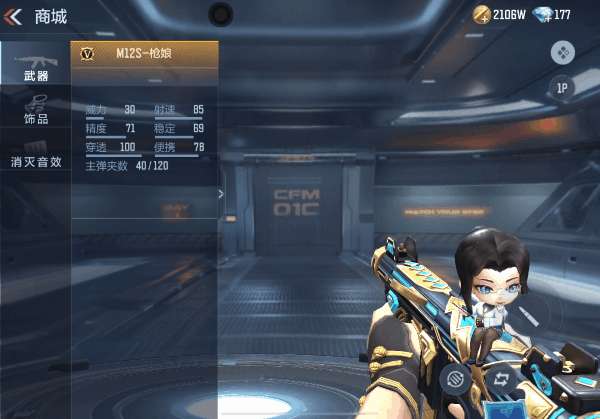Collapse the weapon stats panel arrow
This screenshot has height=419, width=600.
[221, 194]
